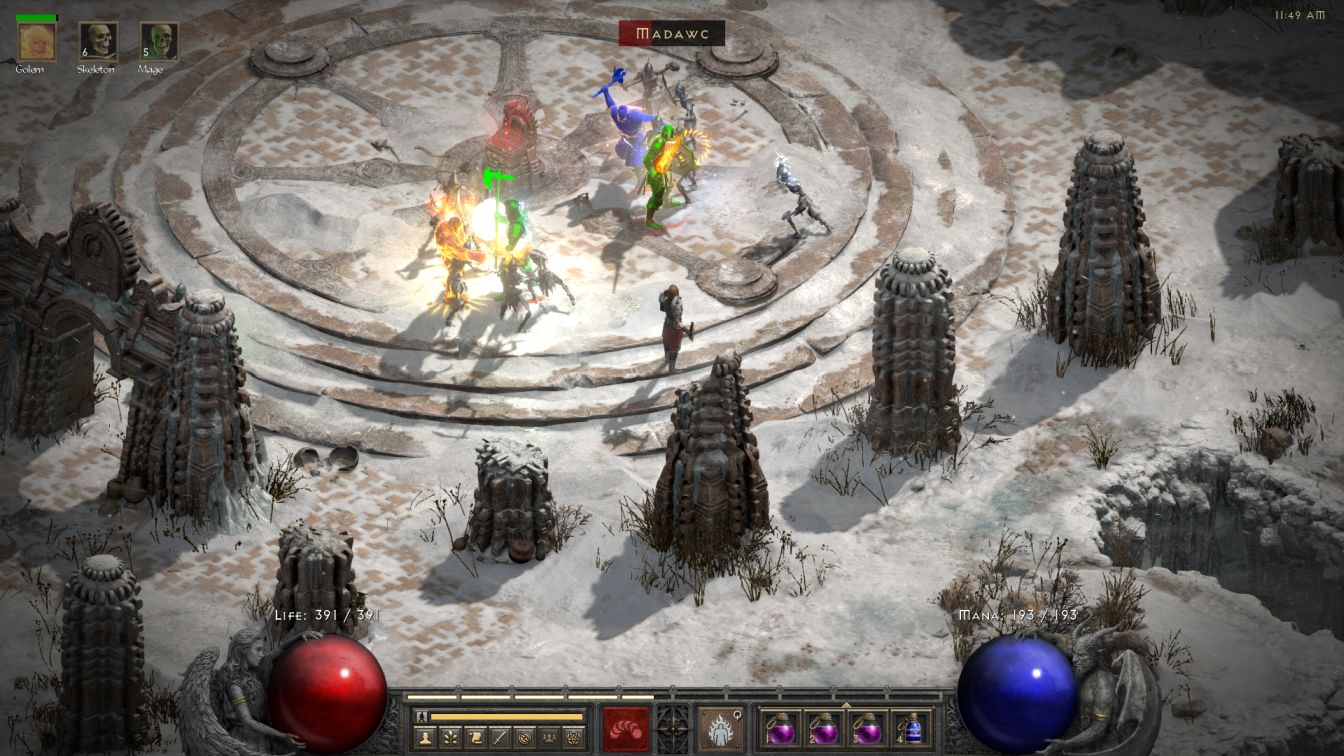Toggle the run/walk icon beside stamina bar

point(422,717)
